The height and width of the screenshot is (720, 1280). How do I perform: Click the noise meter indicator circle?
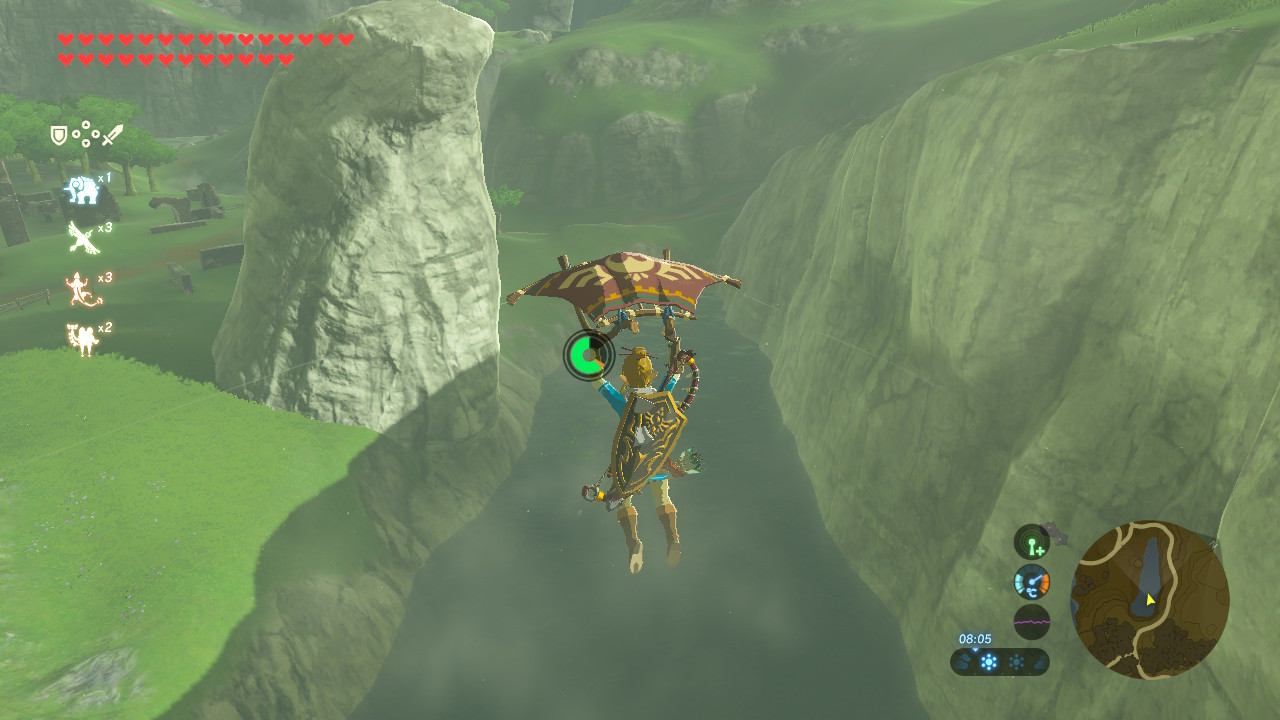point(1032,620)
